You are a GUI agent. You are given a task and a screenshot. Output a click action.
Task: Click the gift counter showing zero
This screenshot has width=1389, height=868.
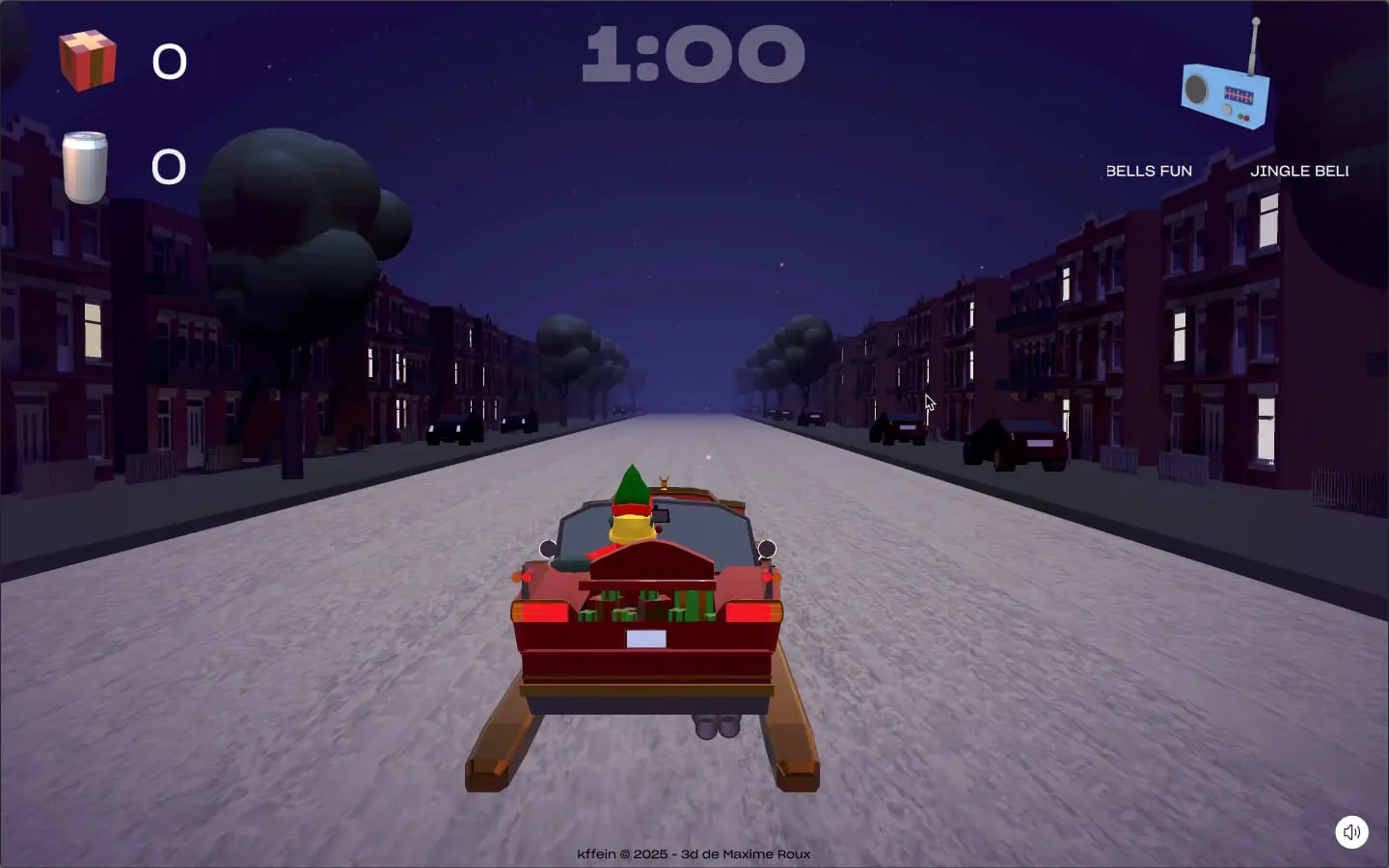pyautogui.click(x=169, y=62)
